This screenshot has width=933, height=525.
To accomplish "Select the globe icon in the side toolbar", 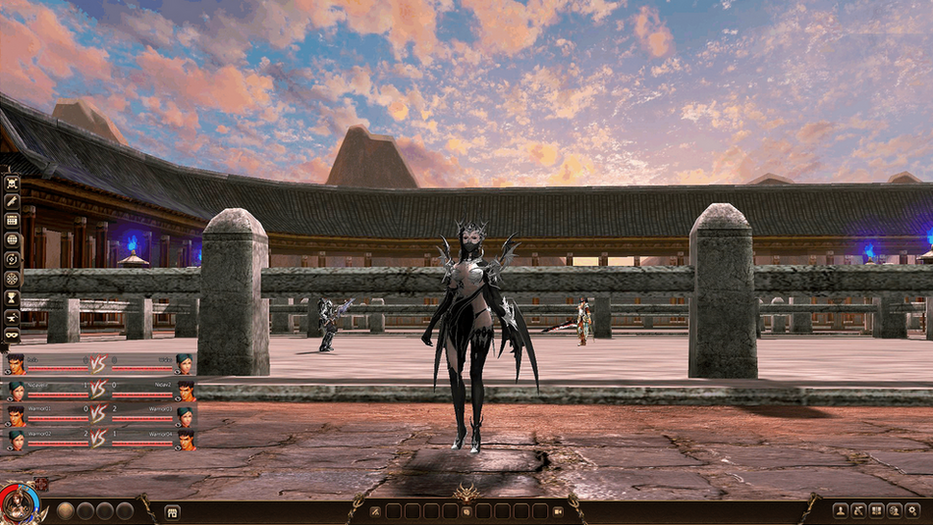I will tap(12, 240).
